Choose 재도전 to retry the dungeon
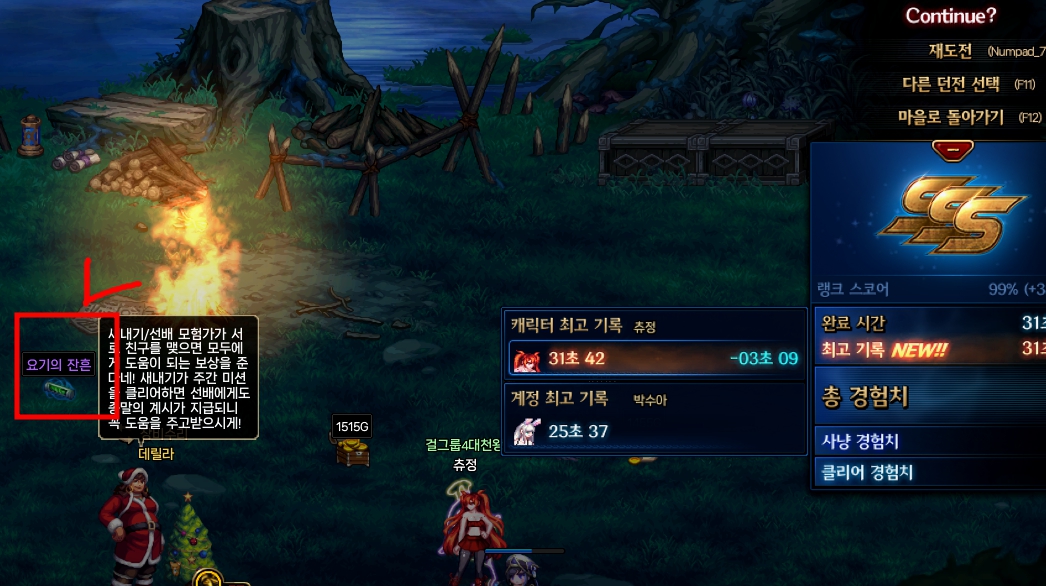Image resolution: width=1046 pixels, height=586 pixels. [x=950, y=50]
